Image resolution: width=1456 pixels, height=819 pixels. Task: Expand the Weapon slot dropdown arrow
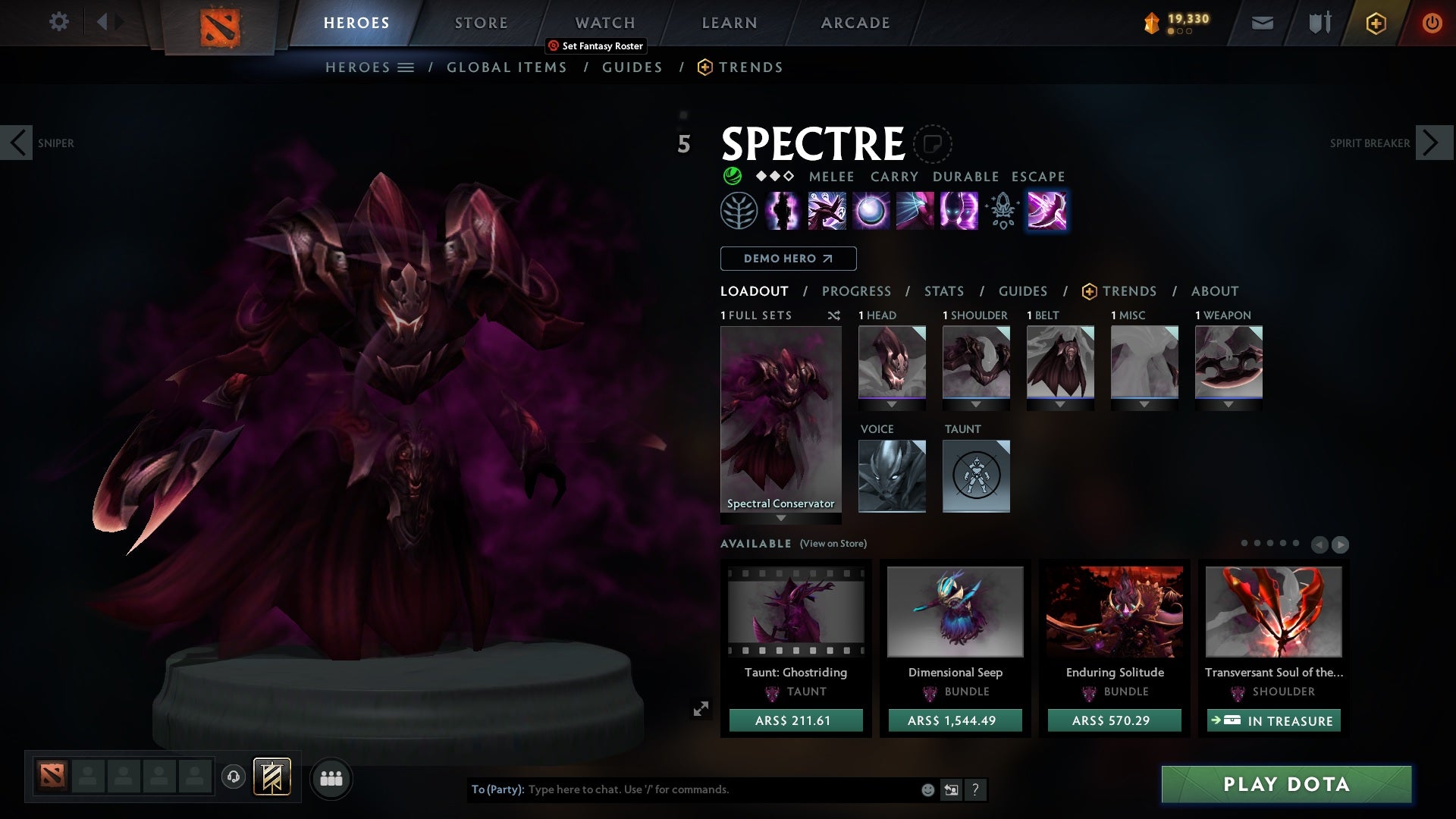1229,404
